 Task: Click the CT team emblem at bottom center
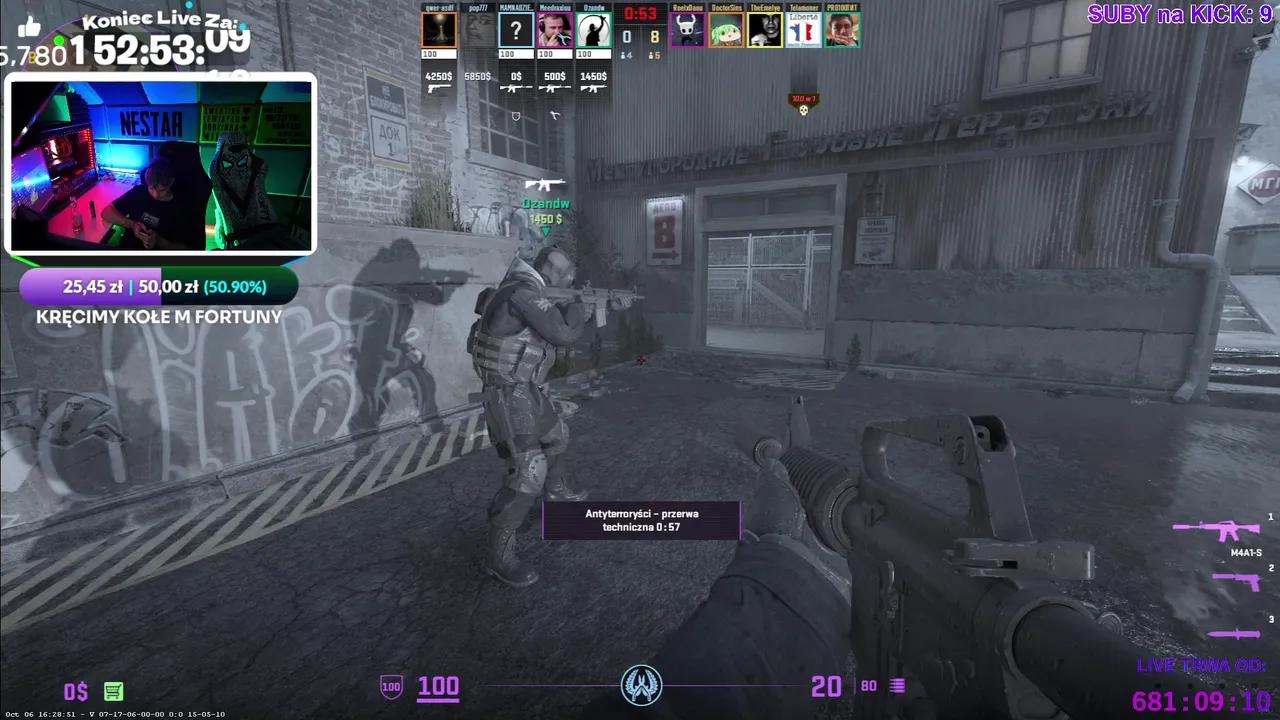point(641,684)
